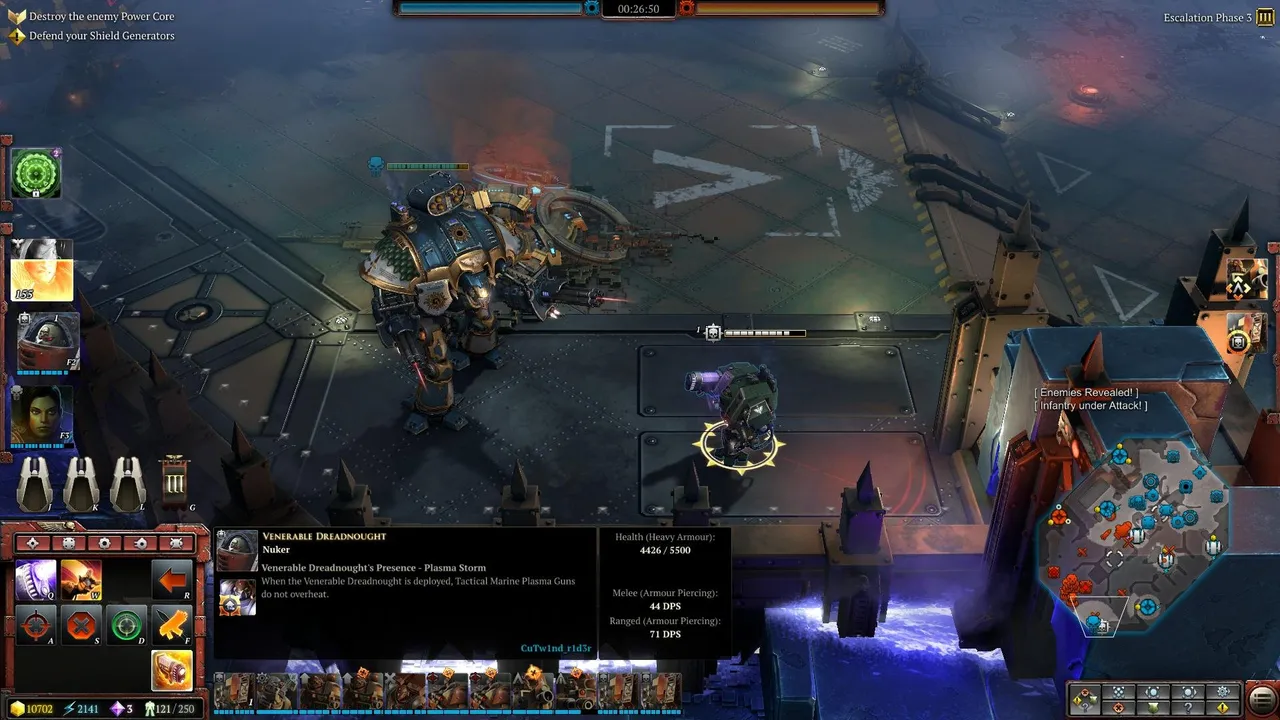
Task: Use the orange charging marine ability
Action: [x=81, y=580]
